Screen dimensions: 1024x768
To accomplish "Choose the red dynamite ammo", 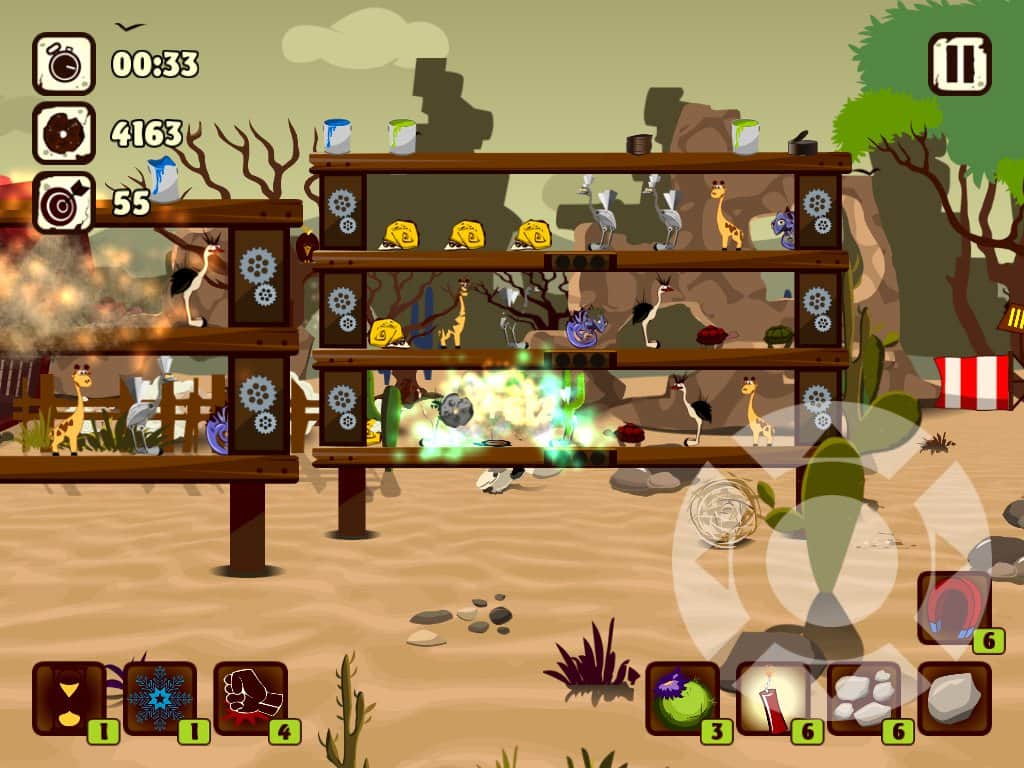I will (773, 697).
